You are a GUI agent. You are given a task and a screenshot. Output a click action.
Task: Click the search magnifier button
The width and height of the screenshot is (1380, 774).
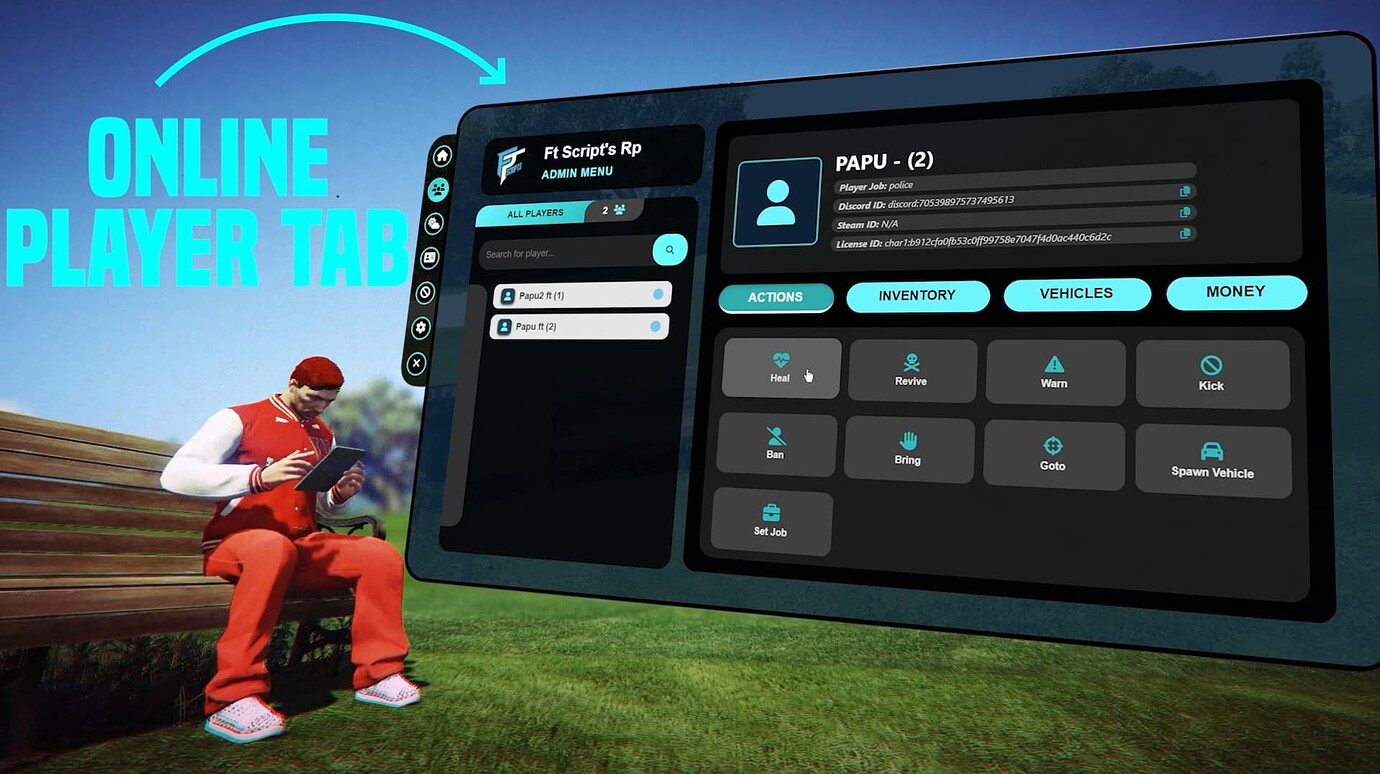click(x=669, y=250)
